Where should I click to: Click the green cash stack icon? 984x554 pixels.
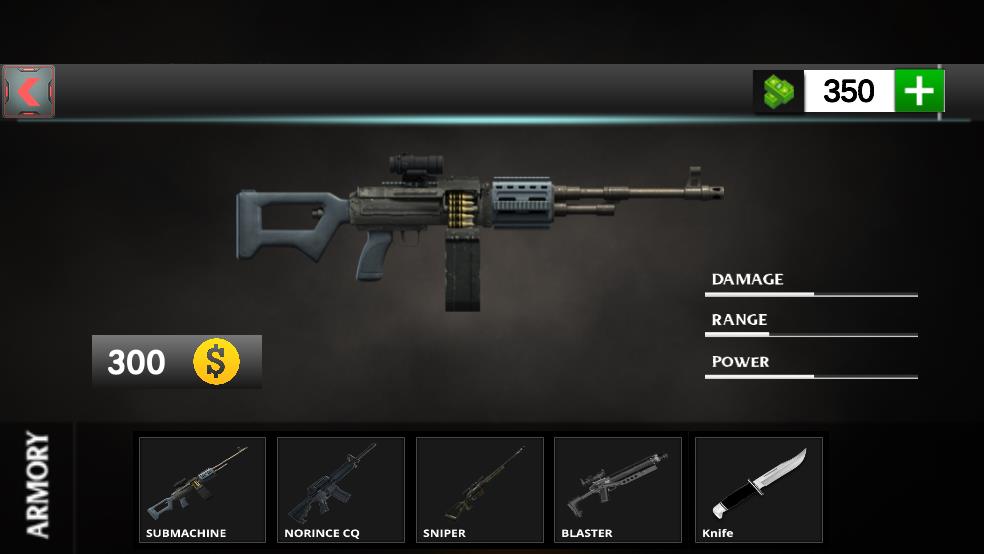point(779,91)
